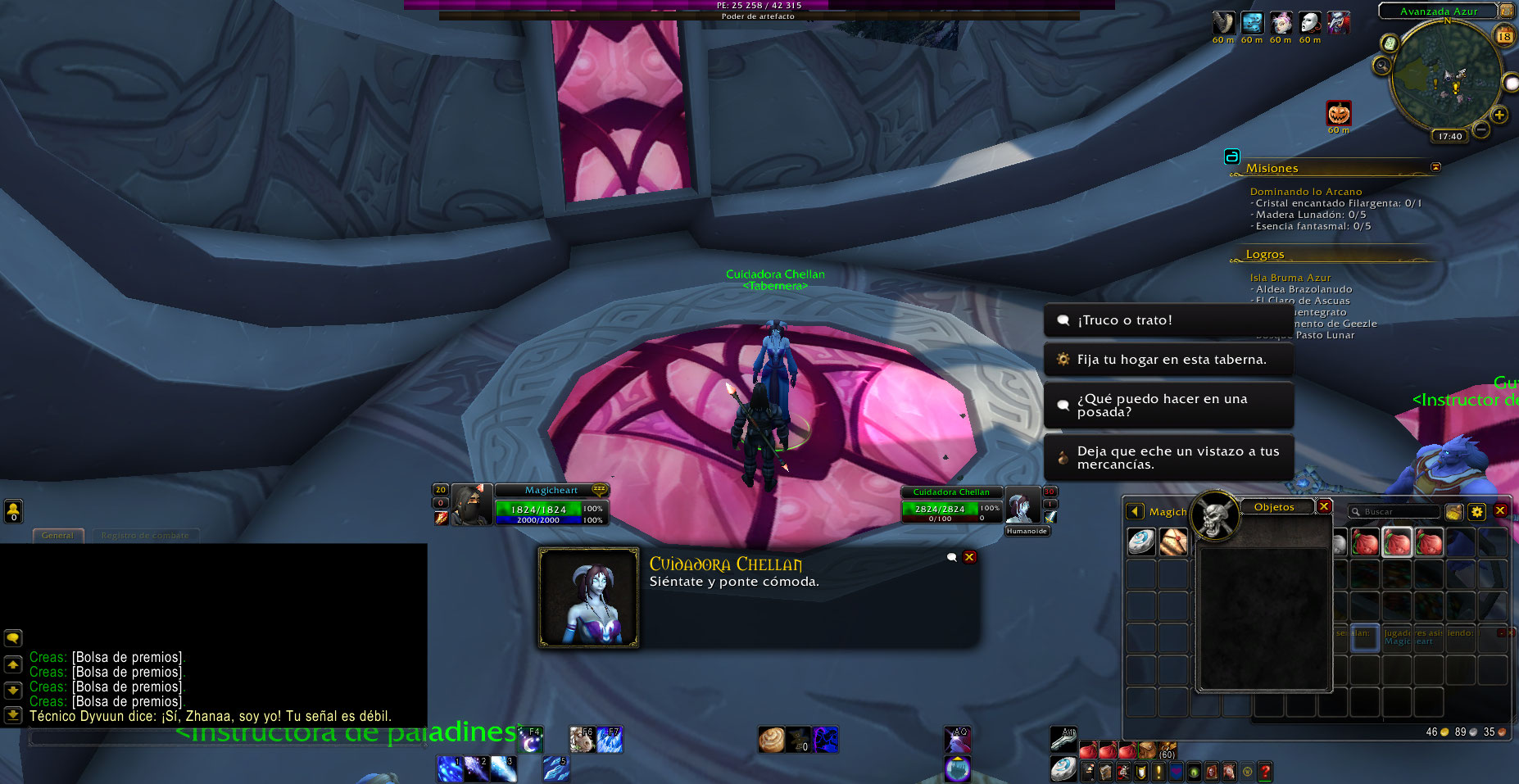1519x784 pixels.
Task: Ask "¿Qué puedo hacer en una posada?"
Action: pos(1168,406)
